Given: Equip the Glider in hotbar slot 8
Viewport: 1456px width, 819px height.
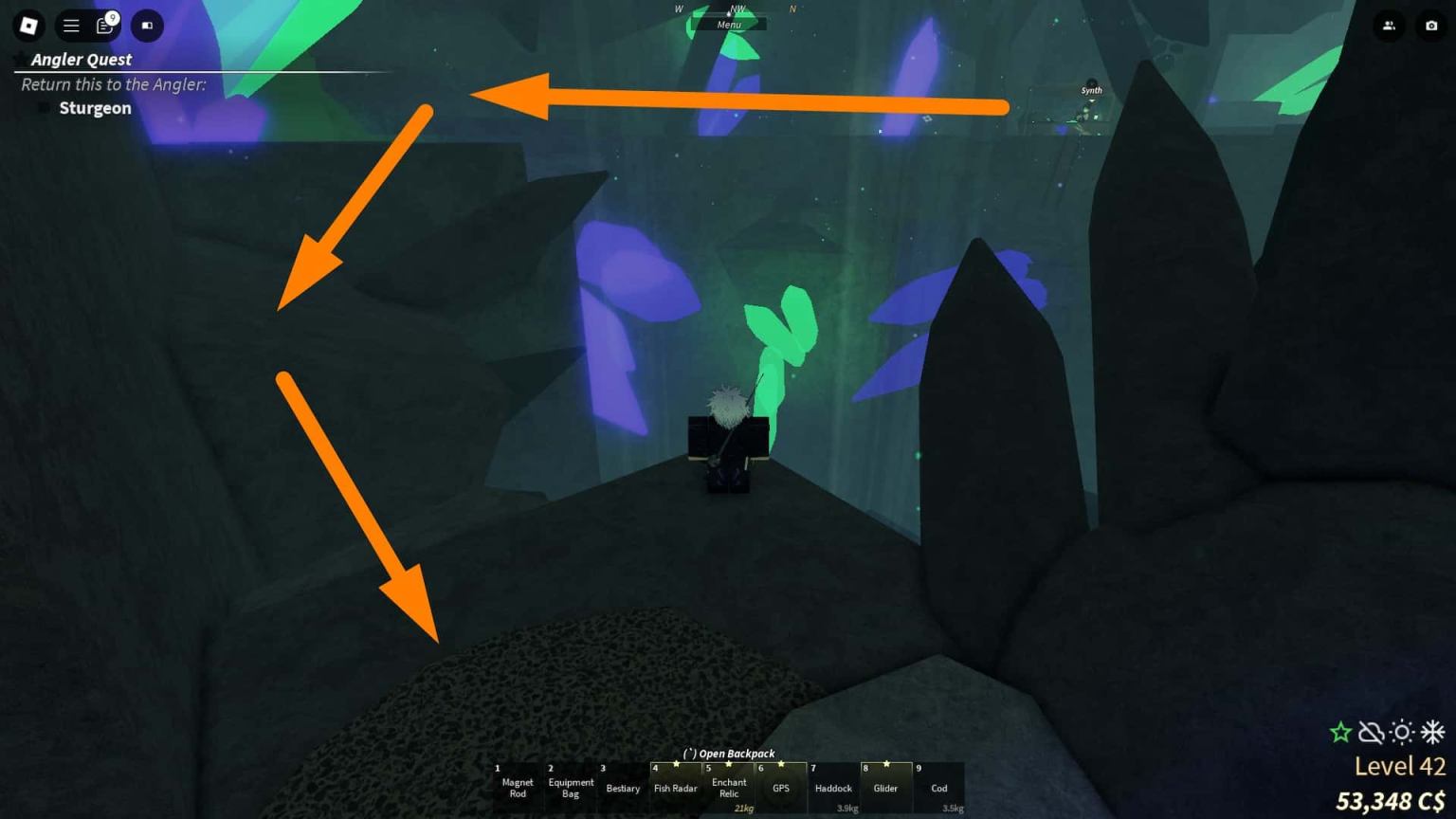Looking at the screenshot, I should point(885,788).
